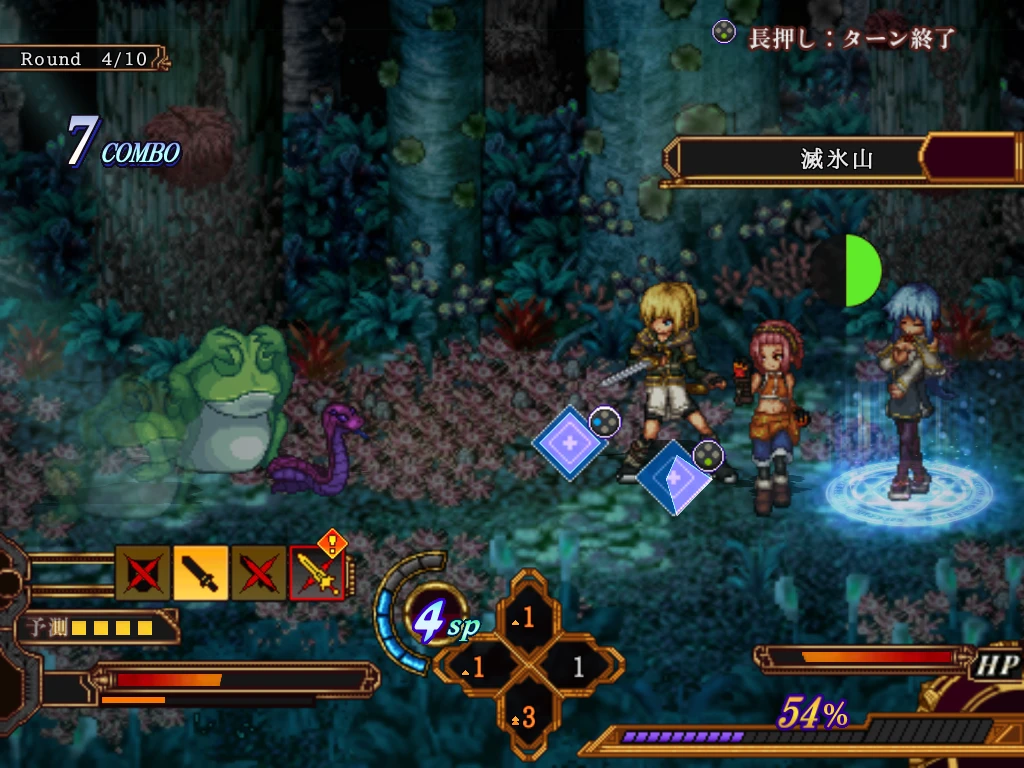
Task: Activate the fully lit blue diamond action panel
Action: pos(569,441)
